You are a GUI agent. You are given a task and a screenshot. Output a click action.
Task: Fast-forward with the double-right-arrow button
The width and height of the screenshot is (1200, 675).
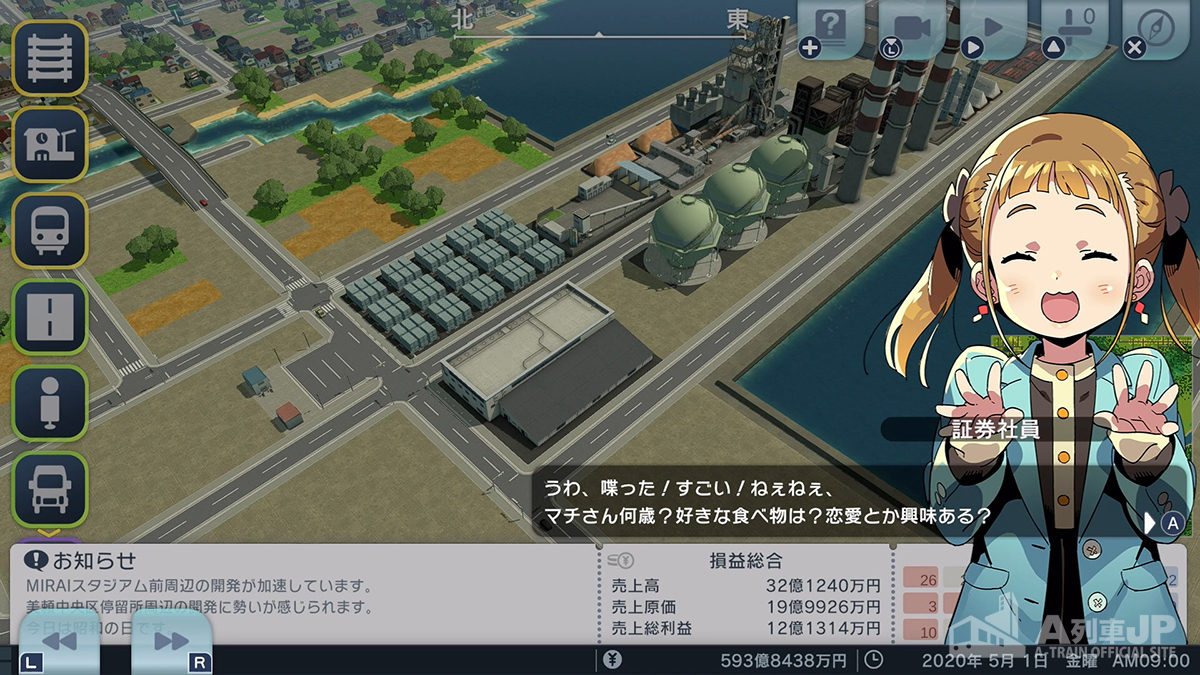click(x=171, y=642)
